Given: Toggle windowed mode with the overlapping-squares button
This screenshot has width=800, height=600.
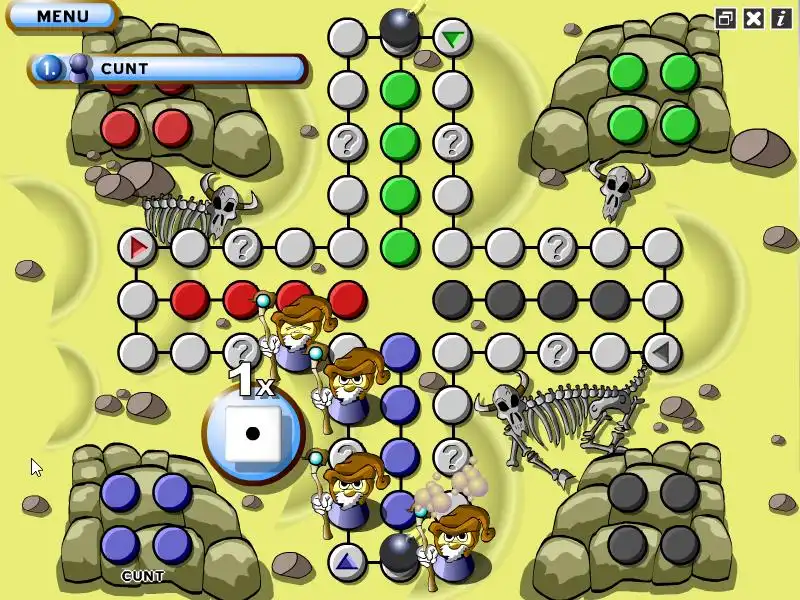Looking at the screenshot, I should [x=726, y=18].
